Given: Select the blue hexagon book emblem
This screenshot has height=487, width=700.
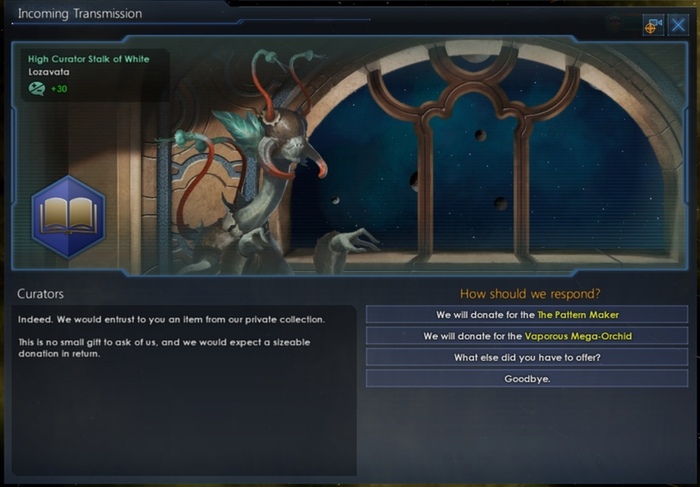Looking at the screenshot, I should (67, 217).
